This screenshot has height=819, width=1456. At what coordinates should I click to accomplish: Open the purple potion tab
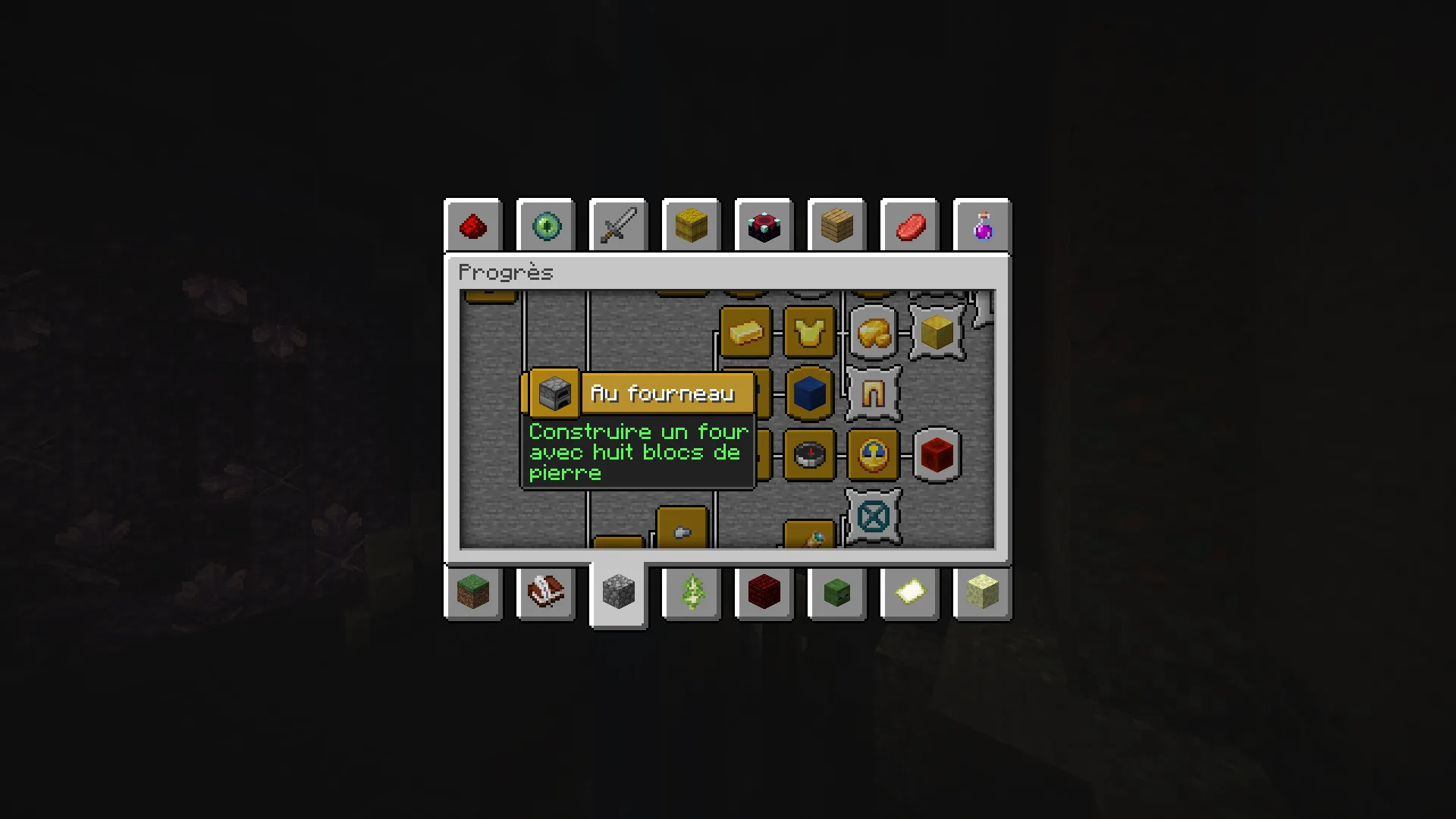point(983,226)
